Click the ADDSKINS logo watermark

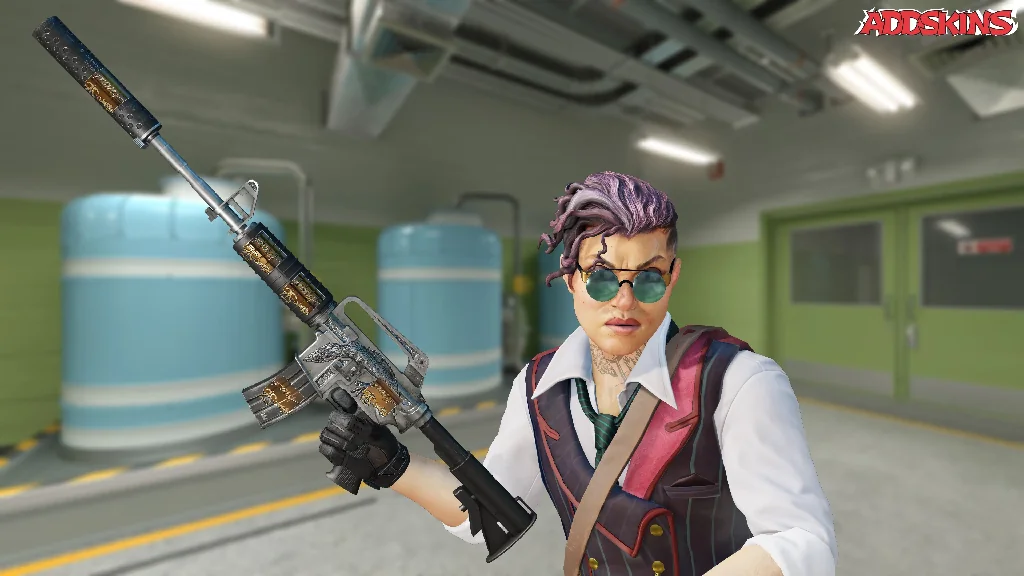point(936,22)
